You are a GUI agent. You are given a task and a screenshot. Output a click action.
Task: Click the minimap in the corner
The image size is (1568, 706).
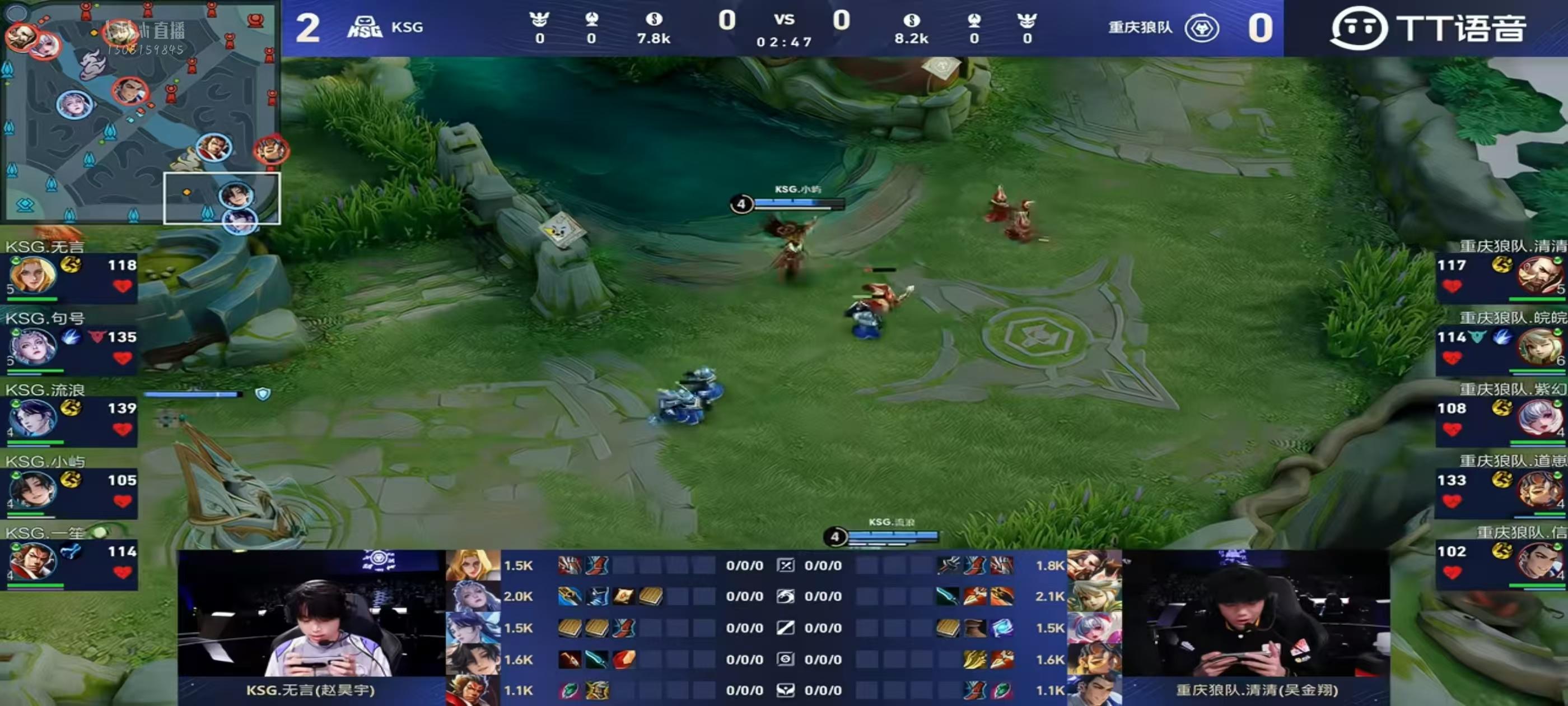[x=140, y=112]
